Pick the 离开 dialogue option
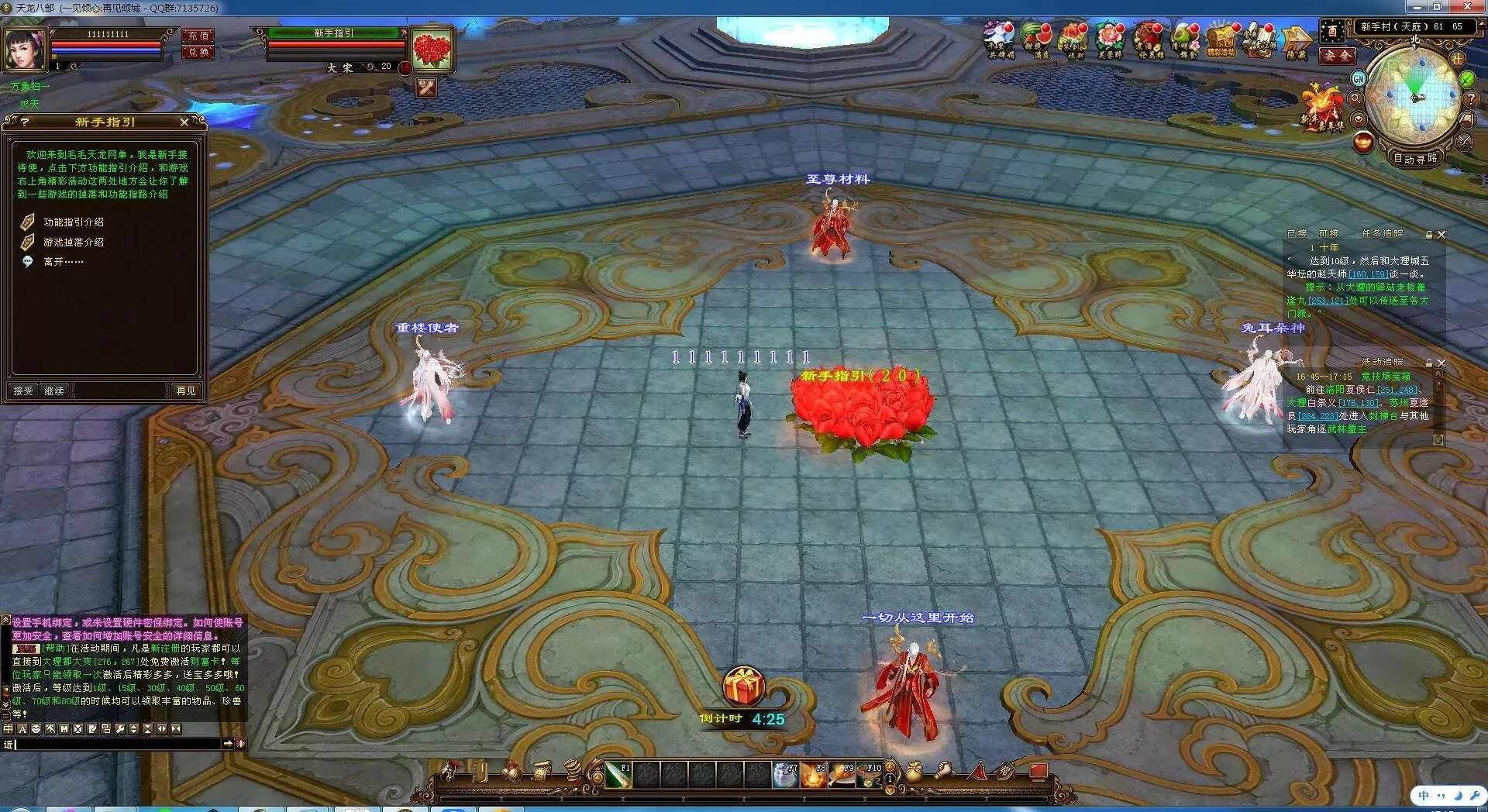This screenshot has width=1488, height=812. pos(63,262)
